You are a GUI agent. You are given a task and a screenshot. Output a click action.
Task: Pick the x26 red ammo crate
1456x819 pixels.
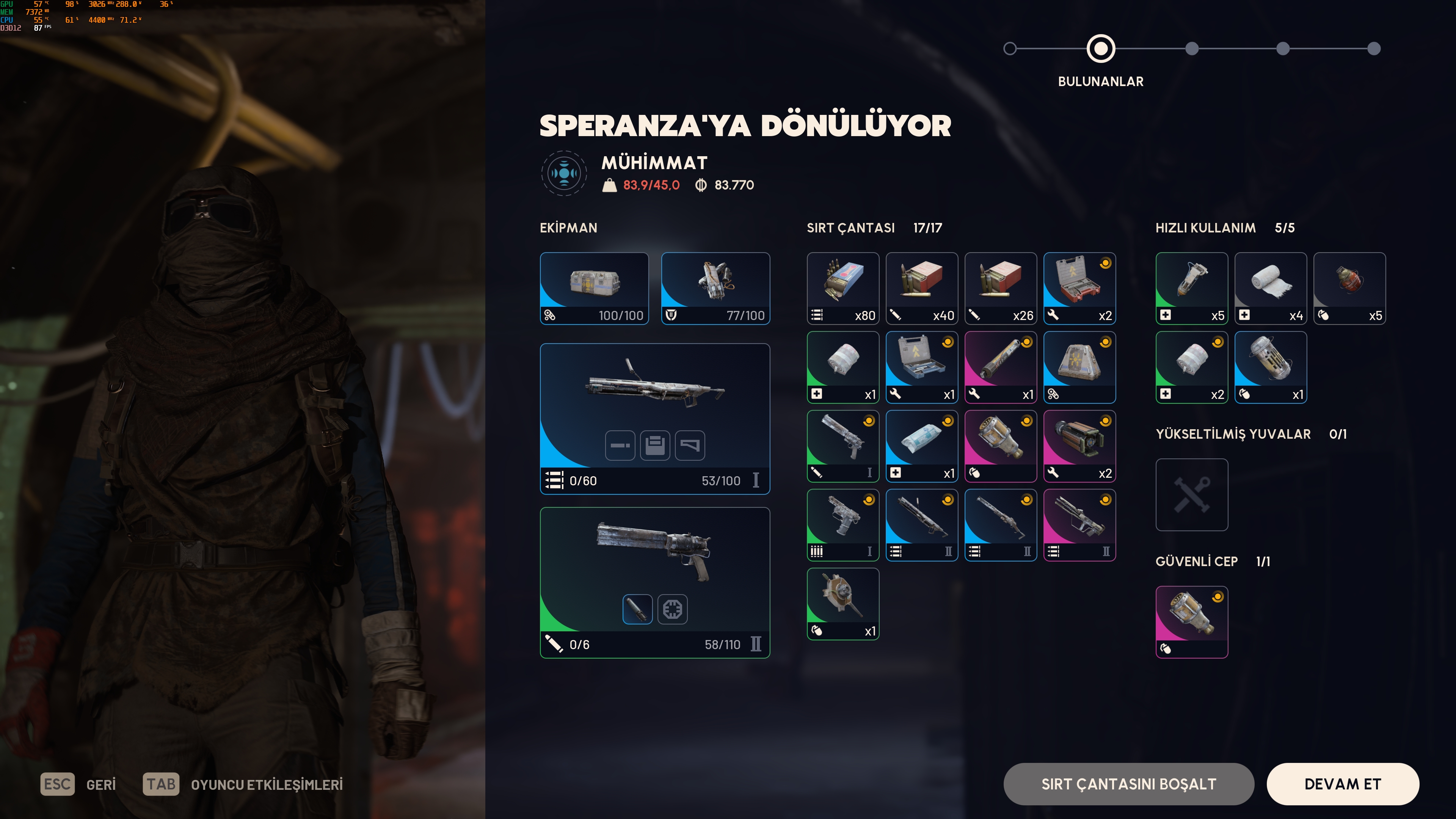point(1001,288)
